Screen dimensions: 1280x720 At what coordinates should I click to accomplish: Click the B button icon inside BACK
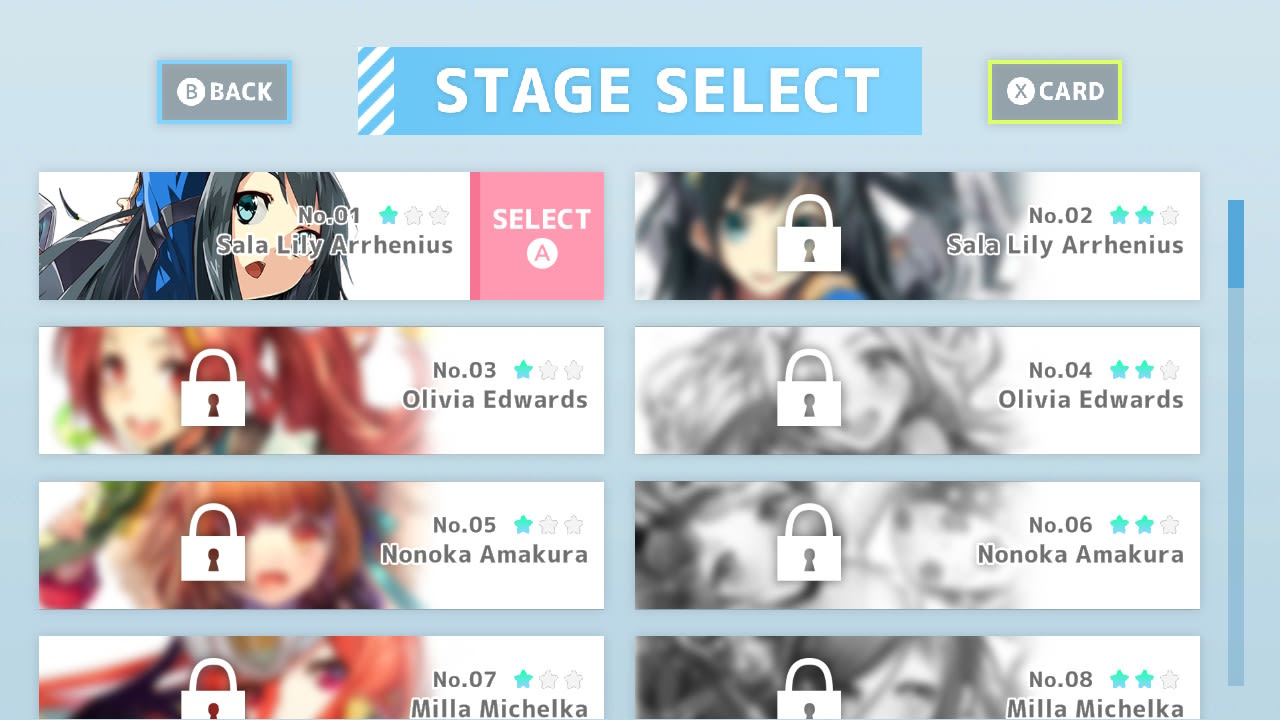click(x=191, y=92)
